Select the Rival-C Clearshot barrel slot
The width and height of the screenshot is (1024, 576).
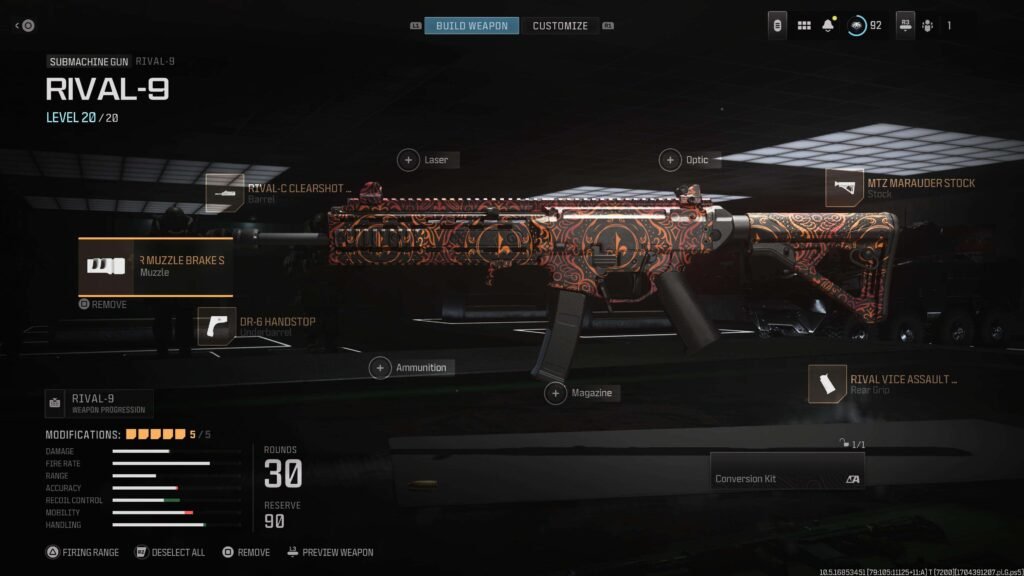pos(225,192)
